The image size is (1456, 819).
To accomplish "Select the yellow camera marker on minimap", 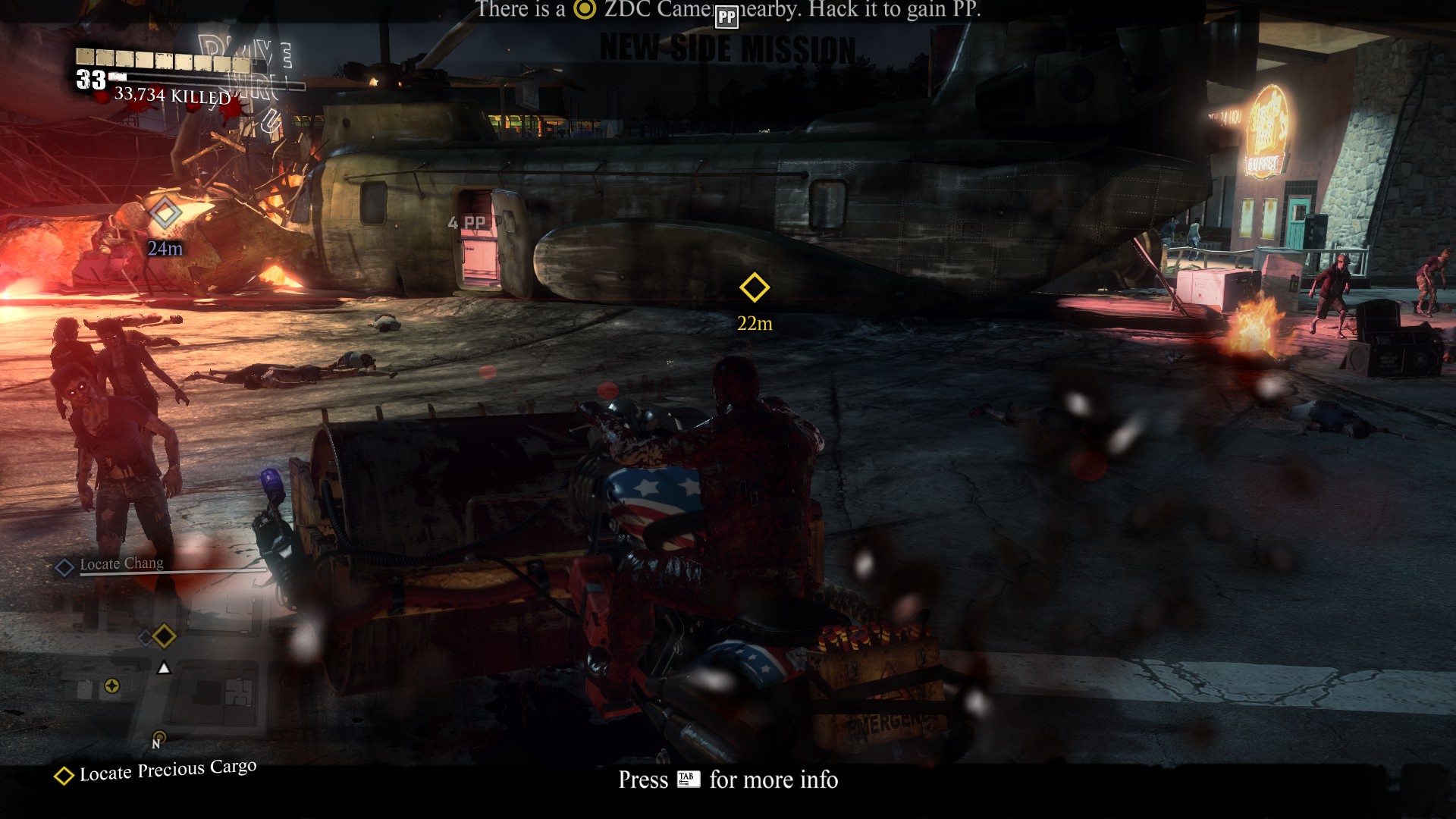I will 112,686.
